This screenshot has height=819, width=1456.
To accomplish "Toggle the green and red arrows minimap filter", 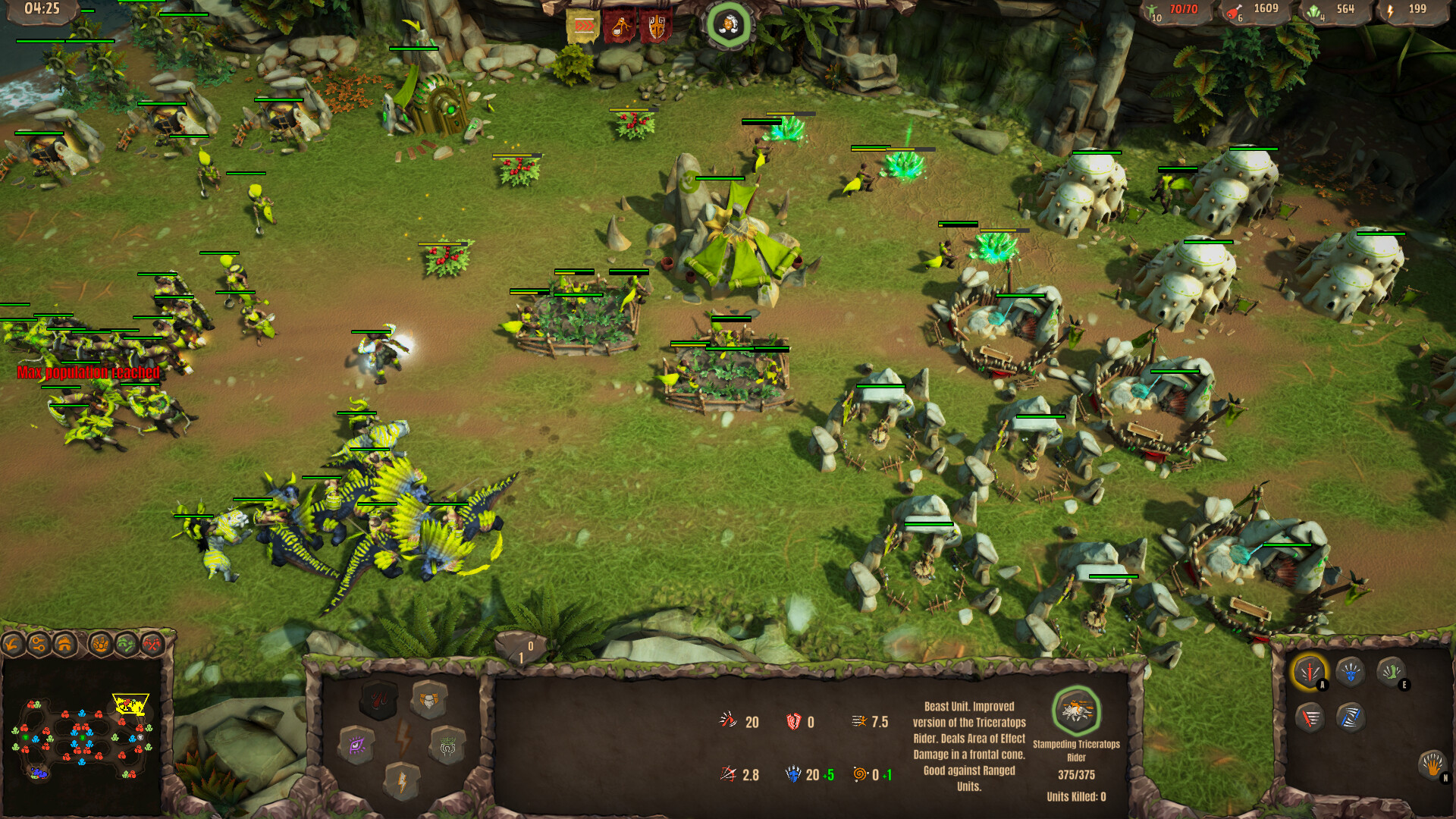I will [126, 644].
